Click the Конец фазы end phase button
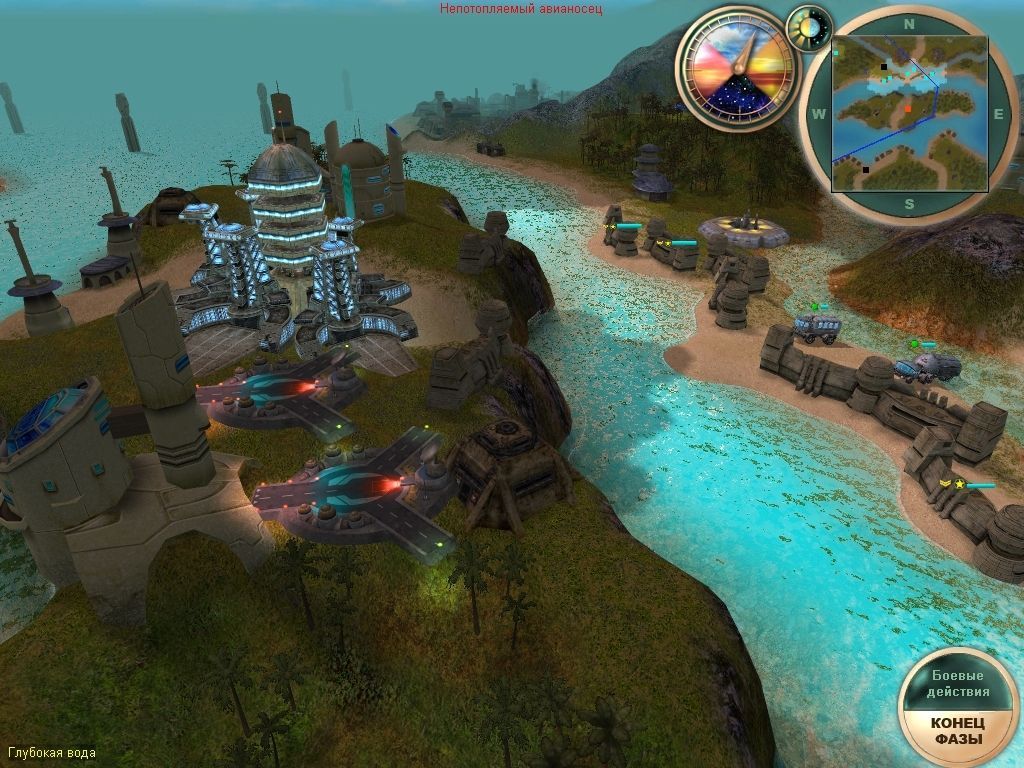This screenshot has height=768, width=1024. click(x=958, y=732)
